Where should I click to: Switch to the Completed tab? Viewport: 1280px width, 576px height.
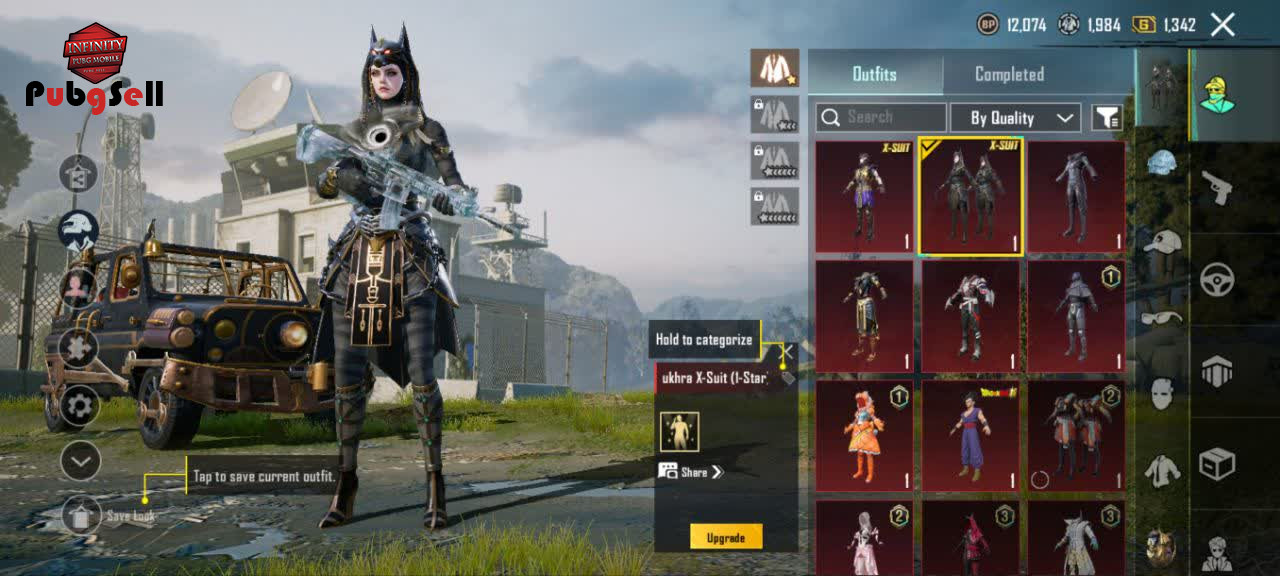coord(1009,74)
